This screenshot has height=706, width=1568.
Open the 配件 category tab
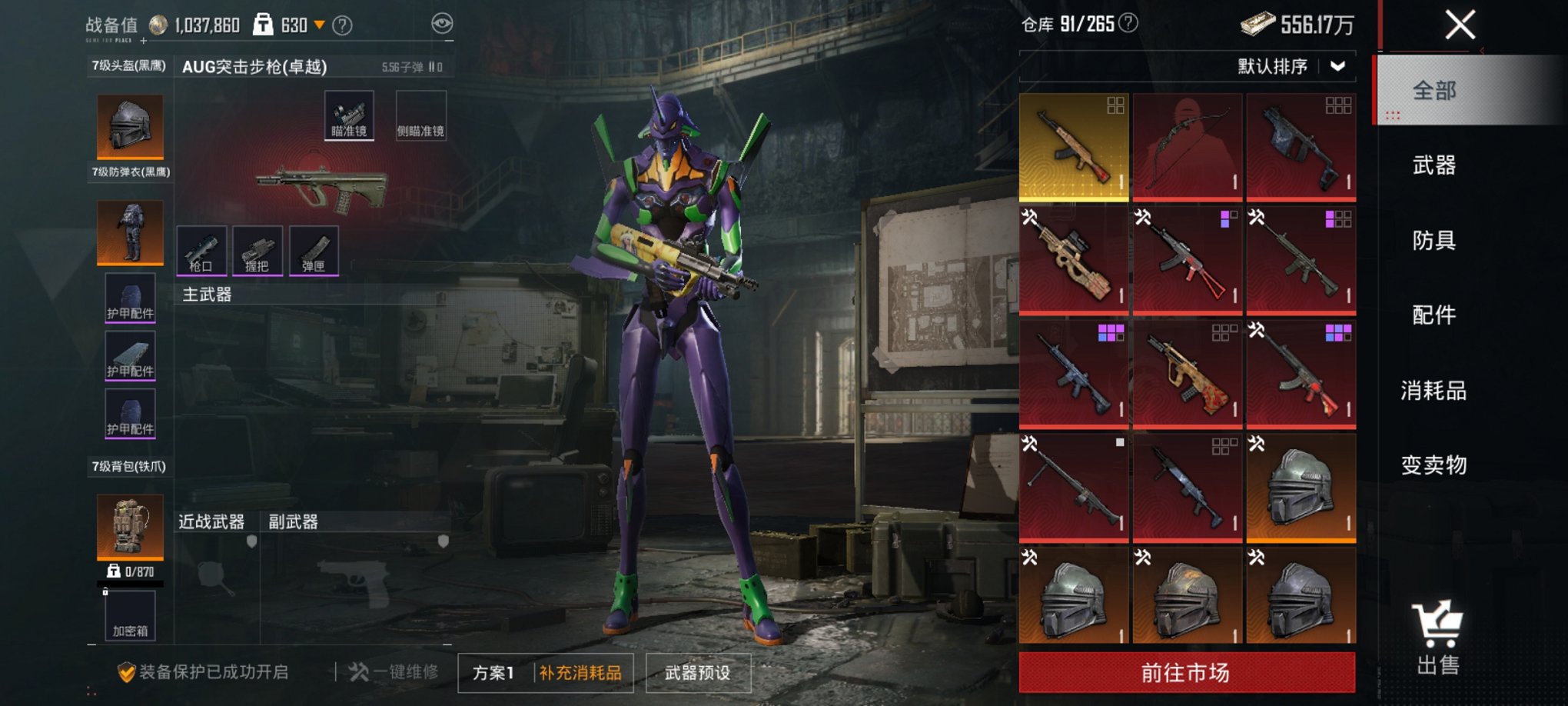[x=1433, y=315]
